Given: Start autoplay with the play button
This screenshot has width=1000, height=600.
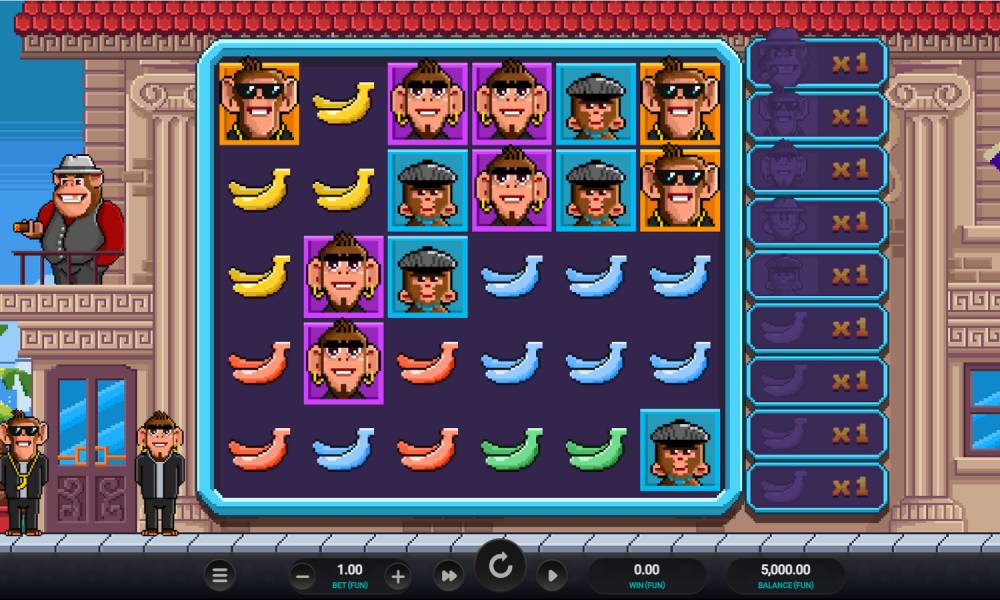Looking at the screenshot, I should pos(551,575).
